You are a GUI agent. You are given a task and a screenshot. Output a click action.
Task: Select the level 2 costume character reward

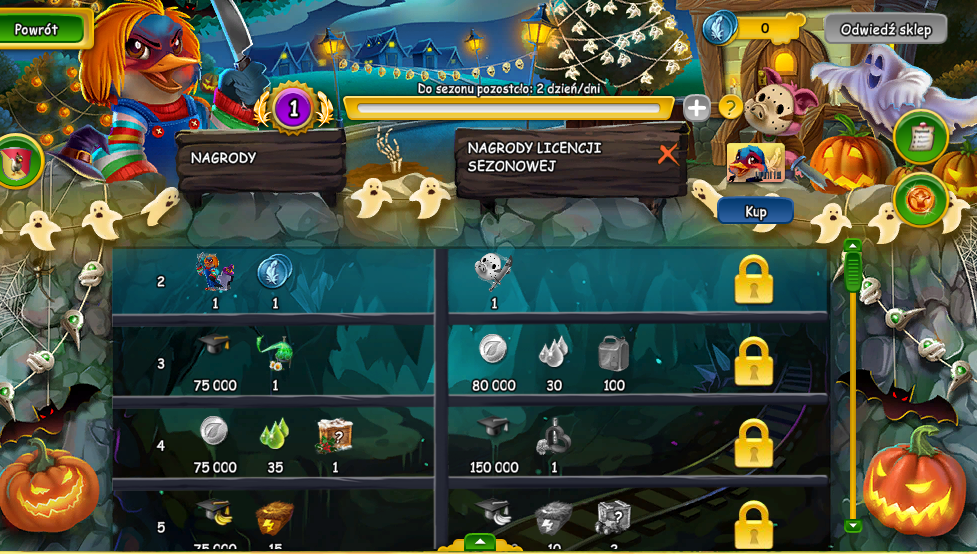pyautogui.click(x=214, y=272)
